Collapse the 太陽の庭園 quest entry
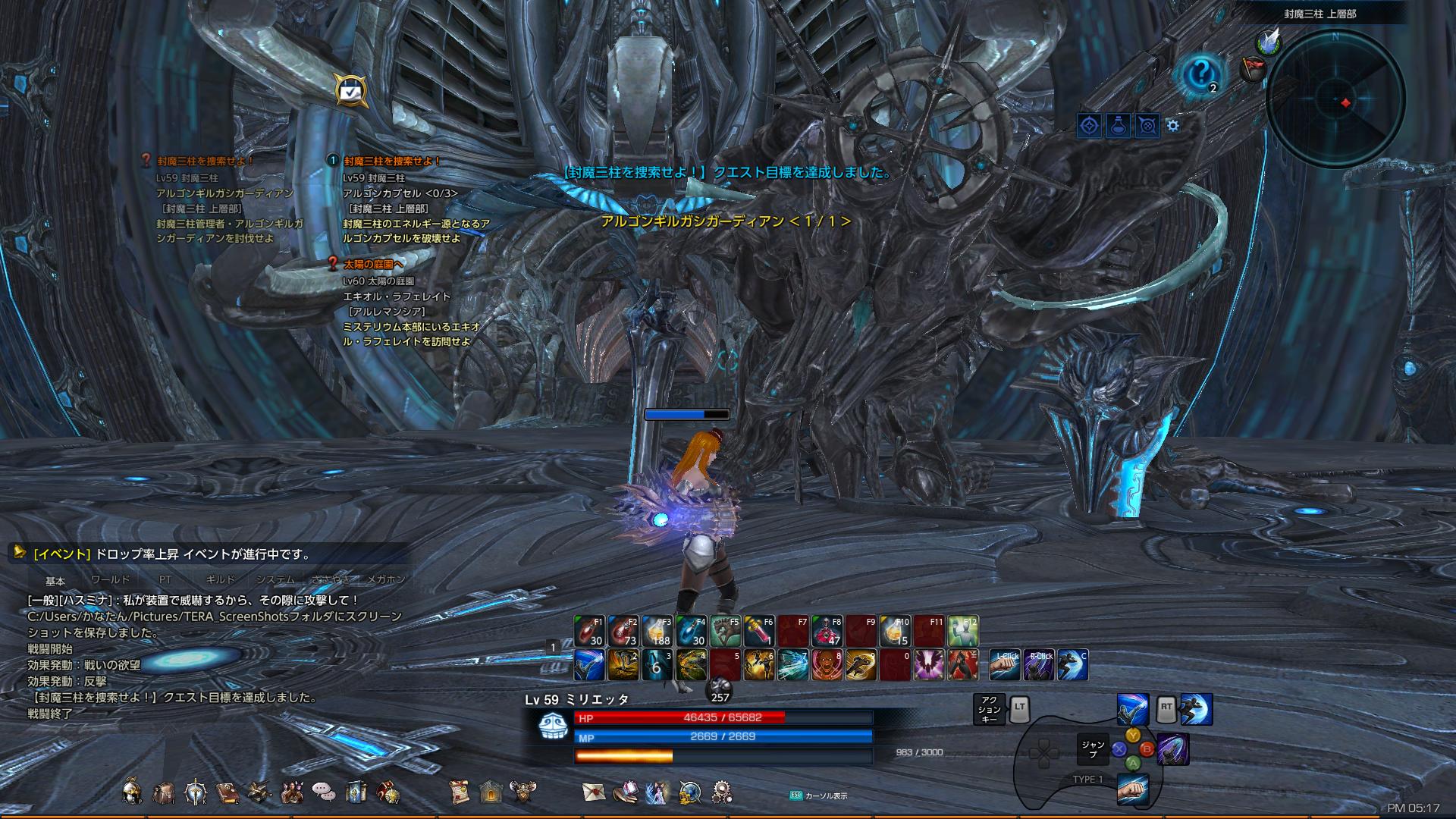The width and height of the screenshot is (1456, 819). pos(331,262)
